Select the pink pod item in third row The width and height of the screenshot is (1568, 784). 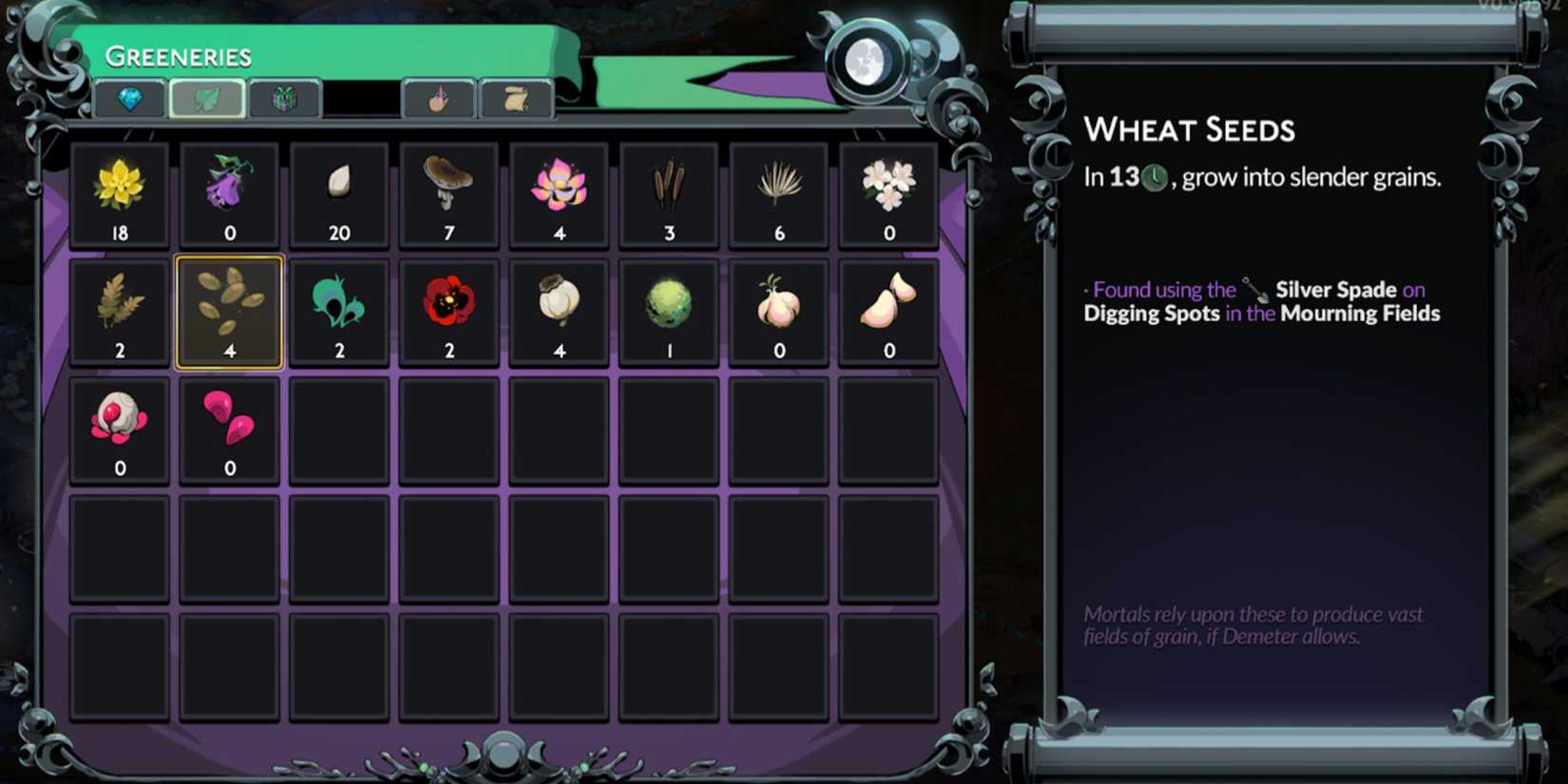(x=229, y=426)
